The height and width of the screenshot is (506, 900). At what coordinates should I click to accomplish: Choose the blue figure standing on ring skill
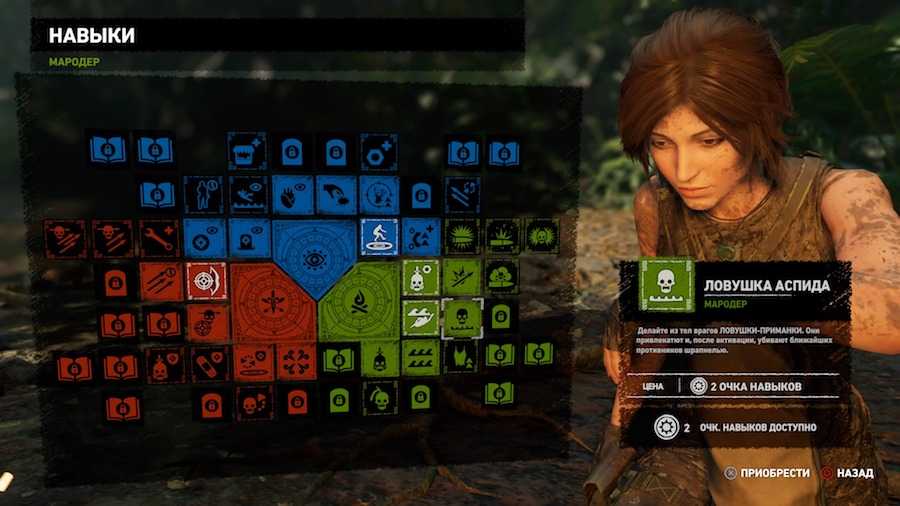click(x=379, y=237)
